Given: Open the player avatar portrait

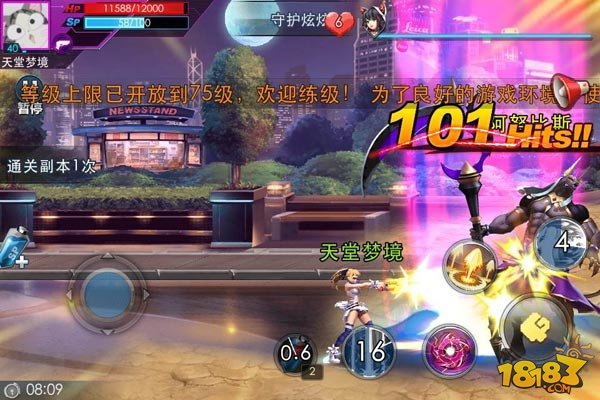Looking at the screenshot, I should (x=26, y=24).
